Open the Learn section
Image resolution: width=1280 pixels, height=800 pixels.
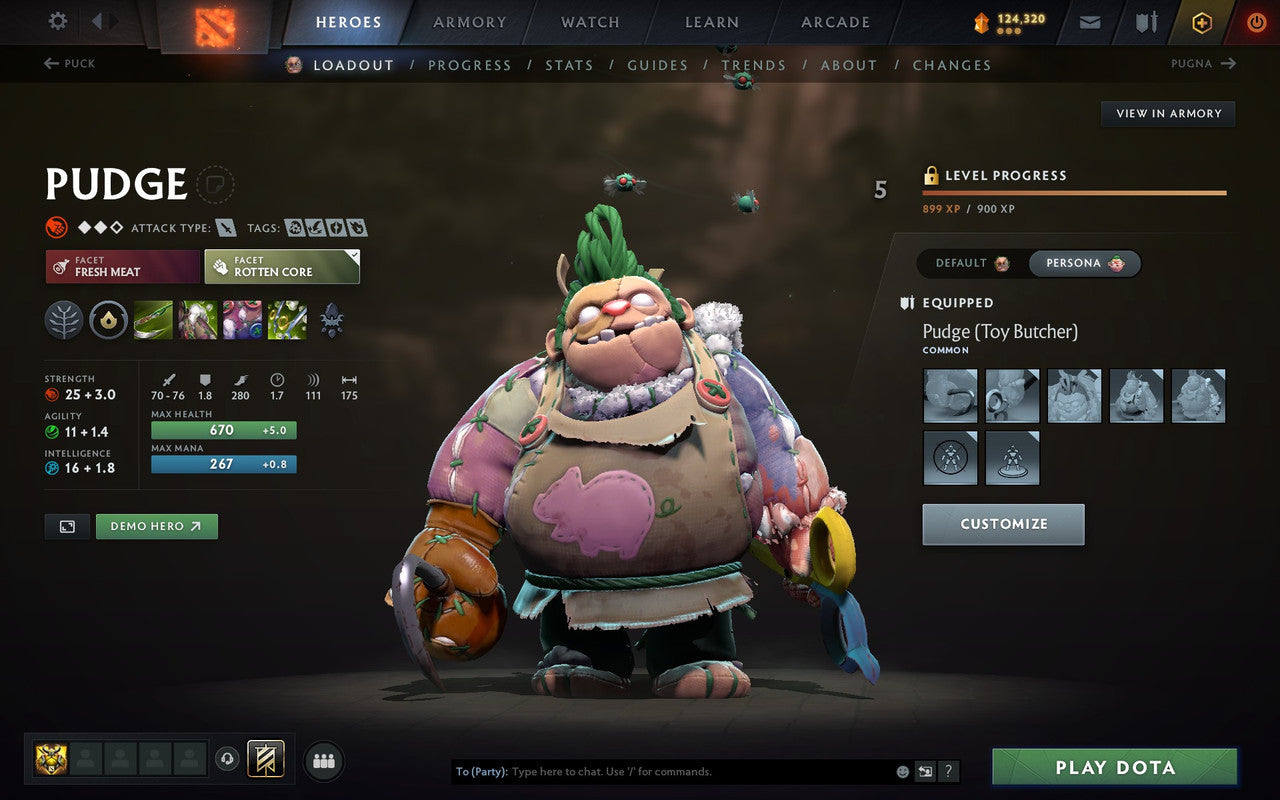(711, 22)
